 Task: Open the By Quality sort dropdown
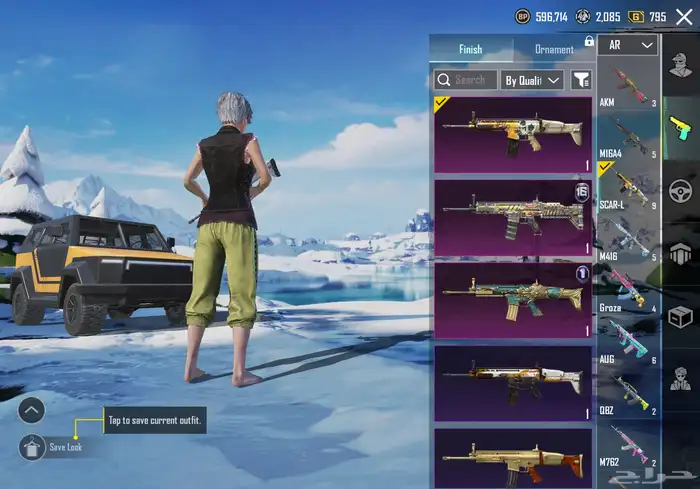[x=532, y=79]
